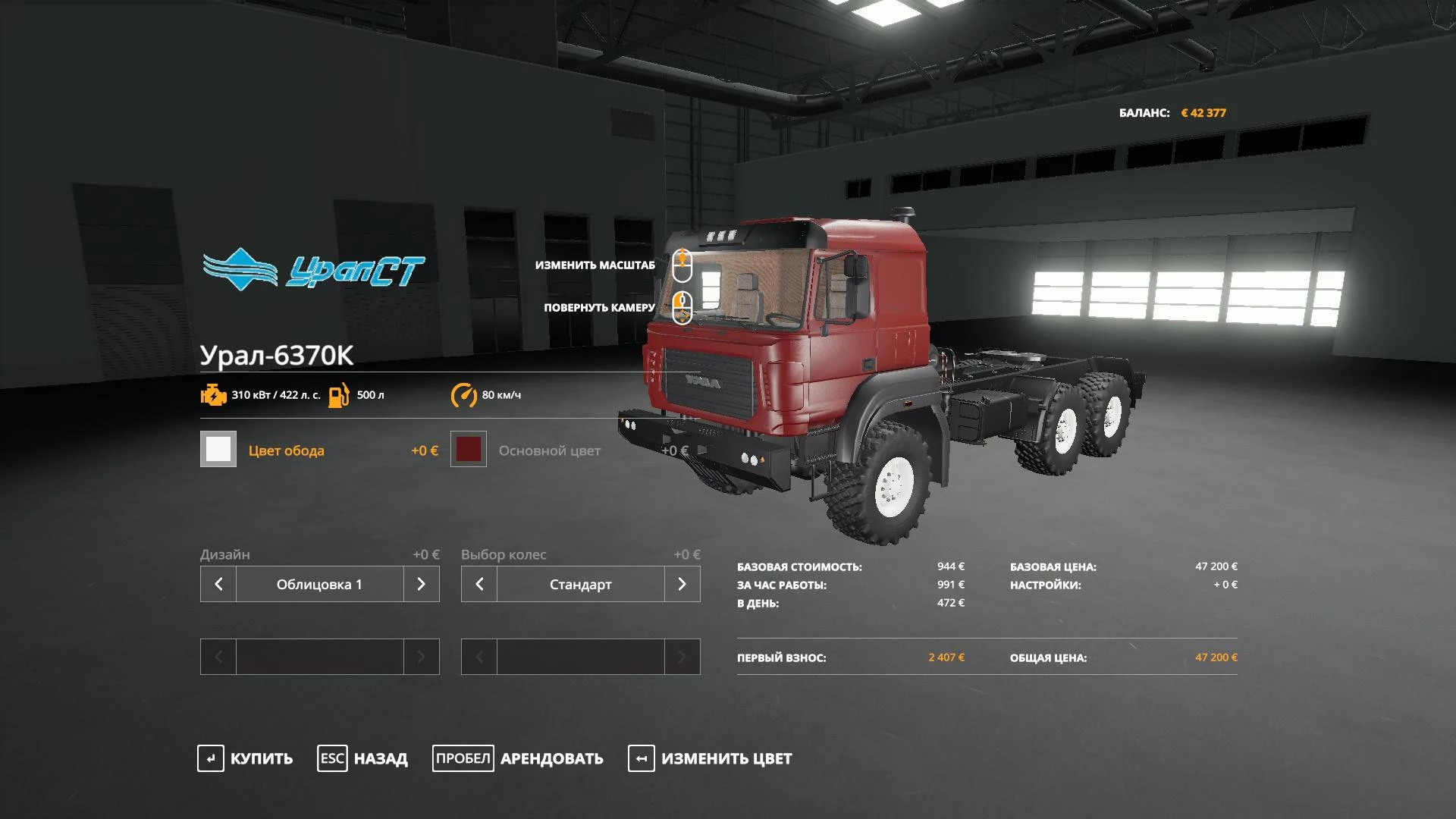The width and height of the screenshot is (1456, 819).
Task: Go back using the Назад button
Action: tap(362, 758)
